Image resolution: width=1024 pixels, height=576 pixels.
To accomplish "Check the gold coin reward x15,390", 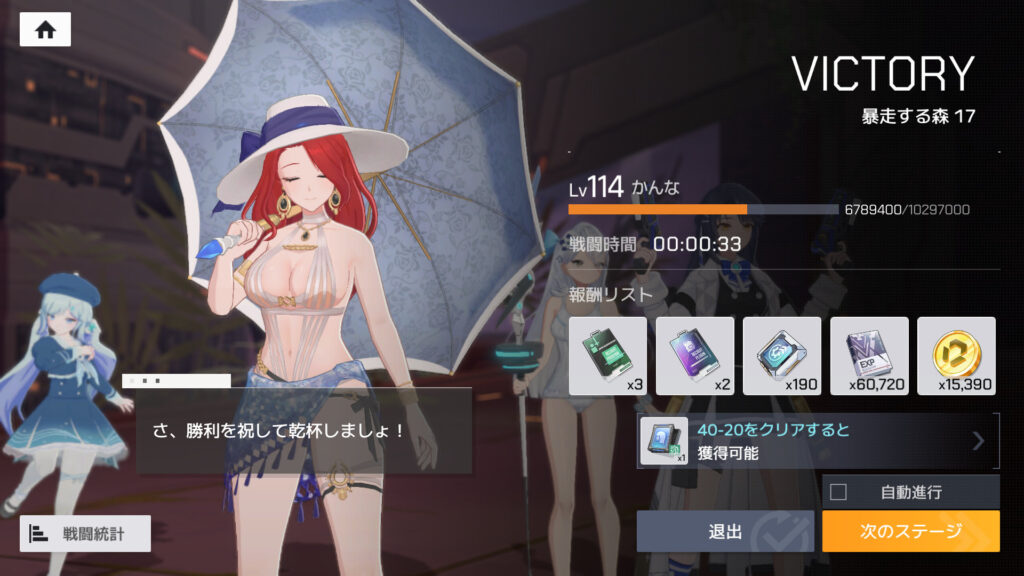I will point(955,355).
